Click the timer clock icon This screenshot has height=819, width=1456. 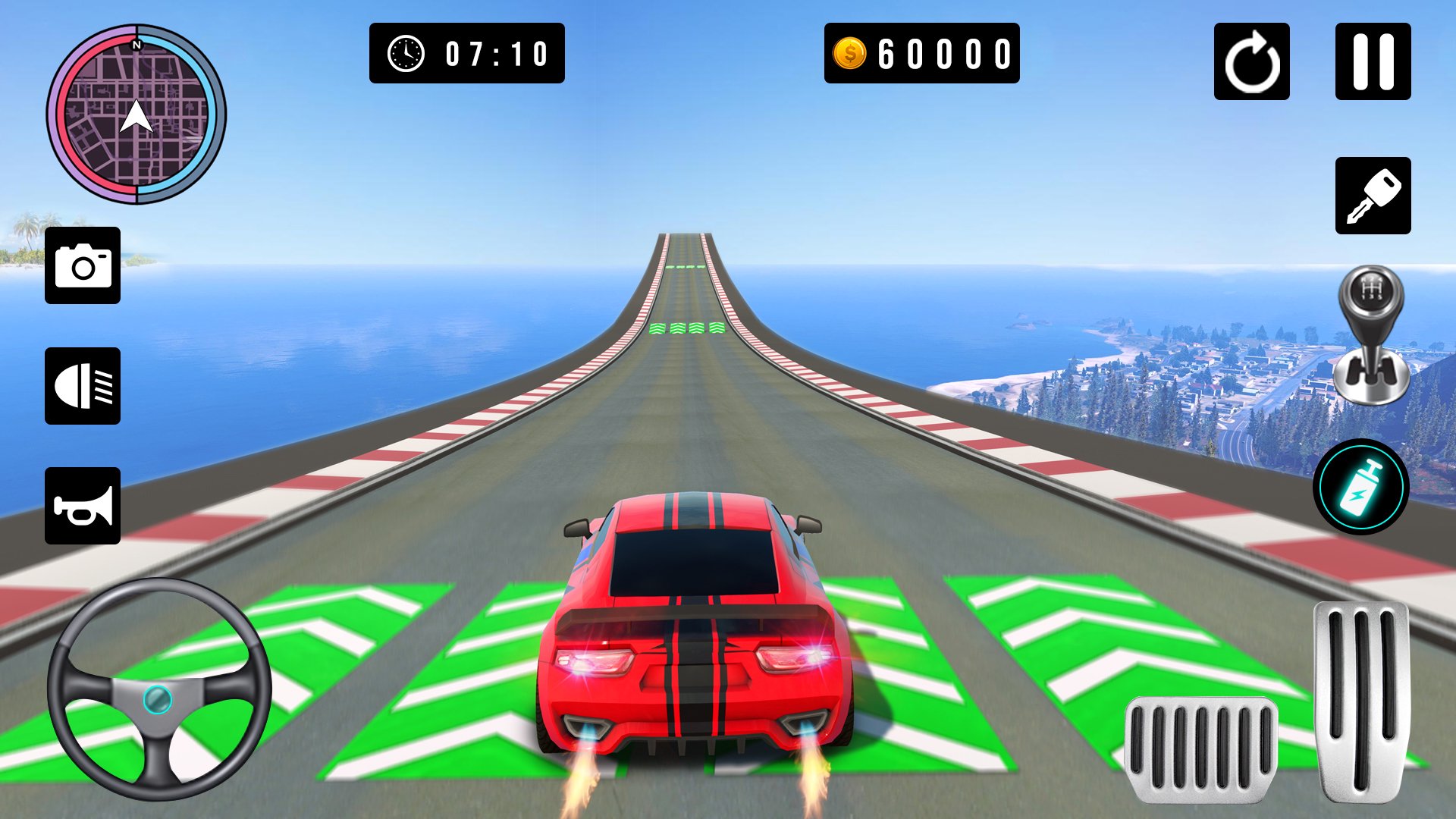pyautogui.click(x=405, y=52)
